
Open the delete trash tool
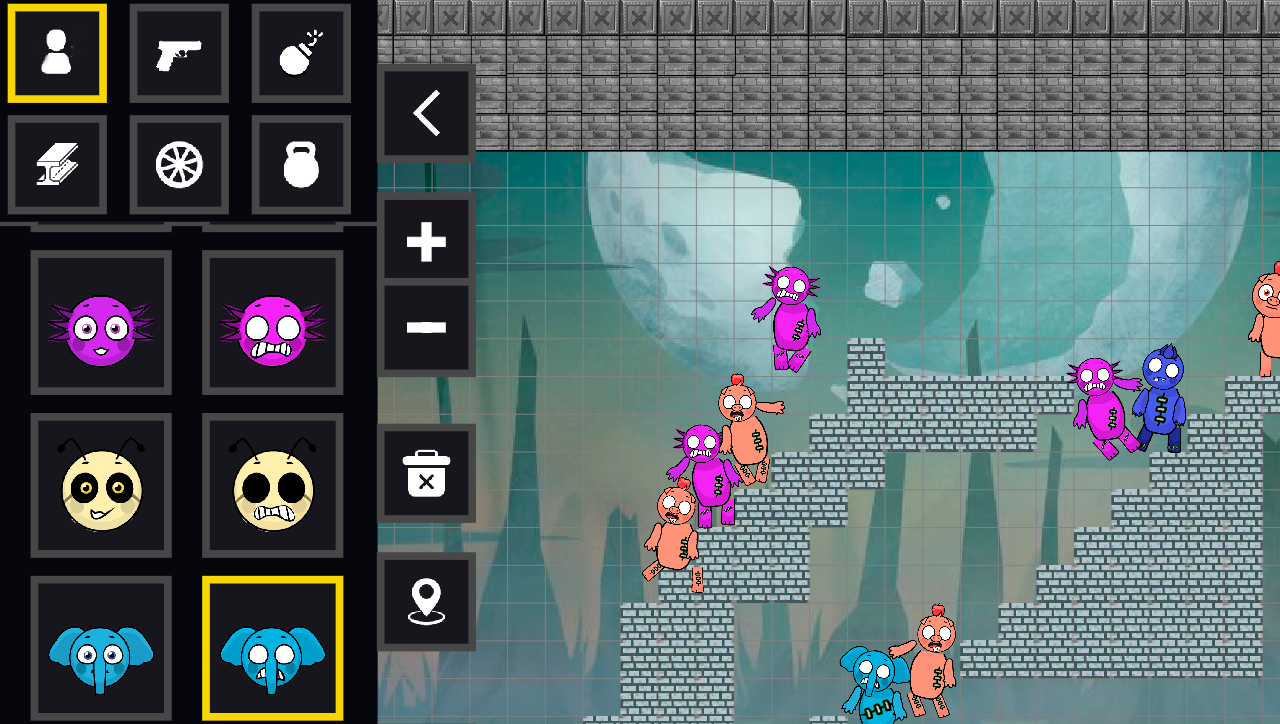[426, 474]
